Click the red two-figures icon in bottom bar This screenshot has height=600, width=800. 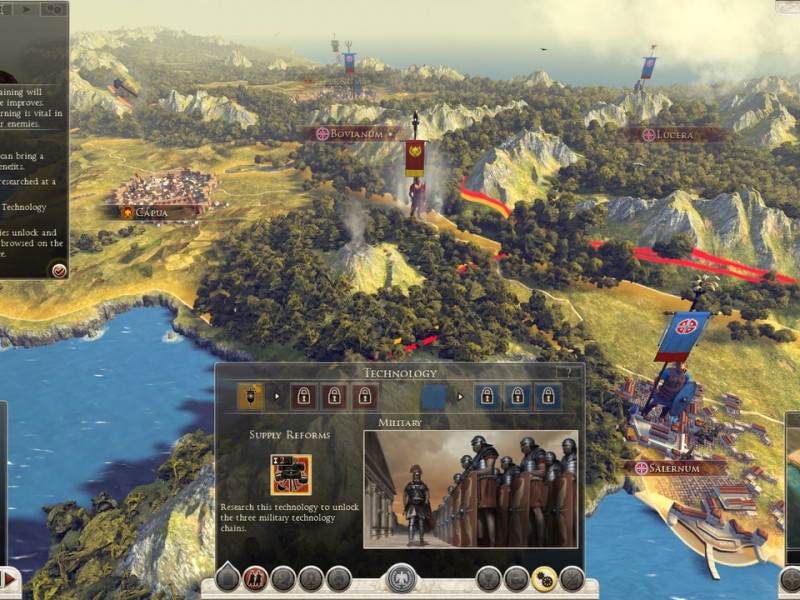coord(255,578)
